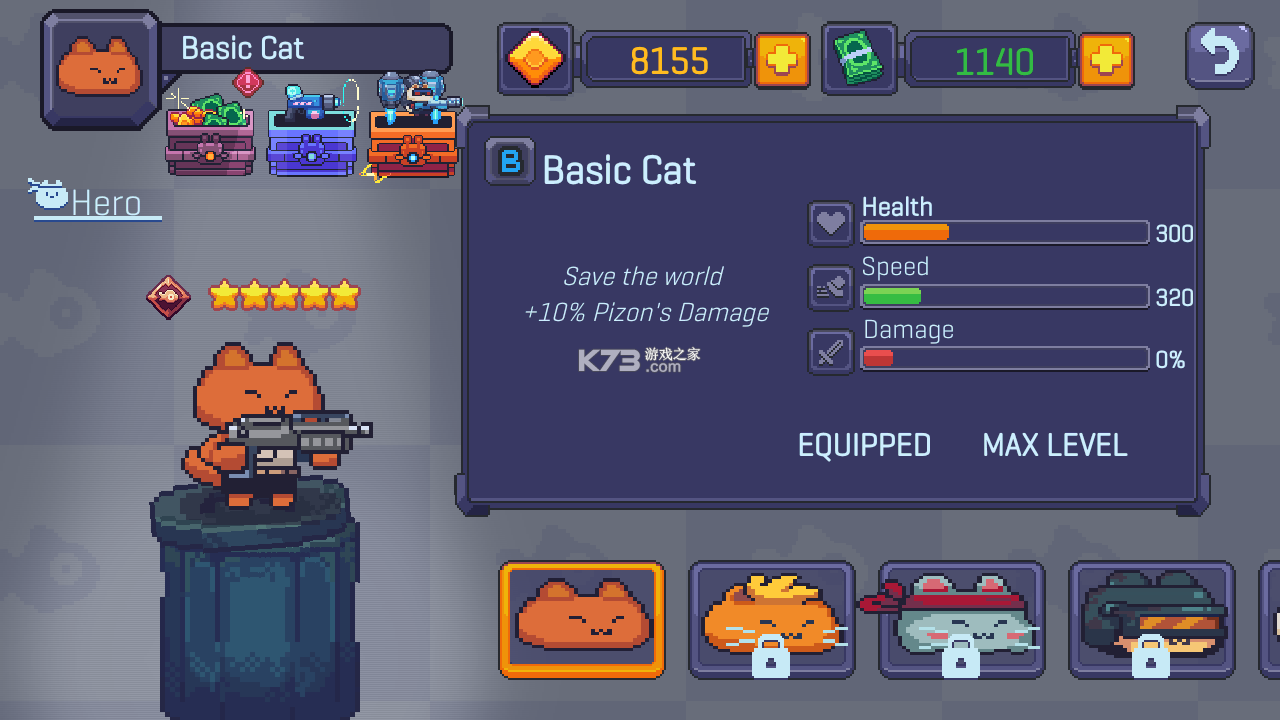Click the Health progress bar
The height and width of the screenshot is (720, 1280).
1004,232
